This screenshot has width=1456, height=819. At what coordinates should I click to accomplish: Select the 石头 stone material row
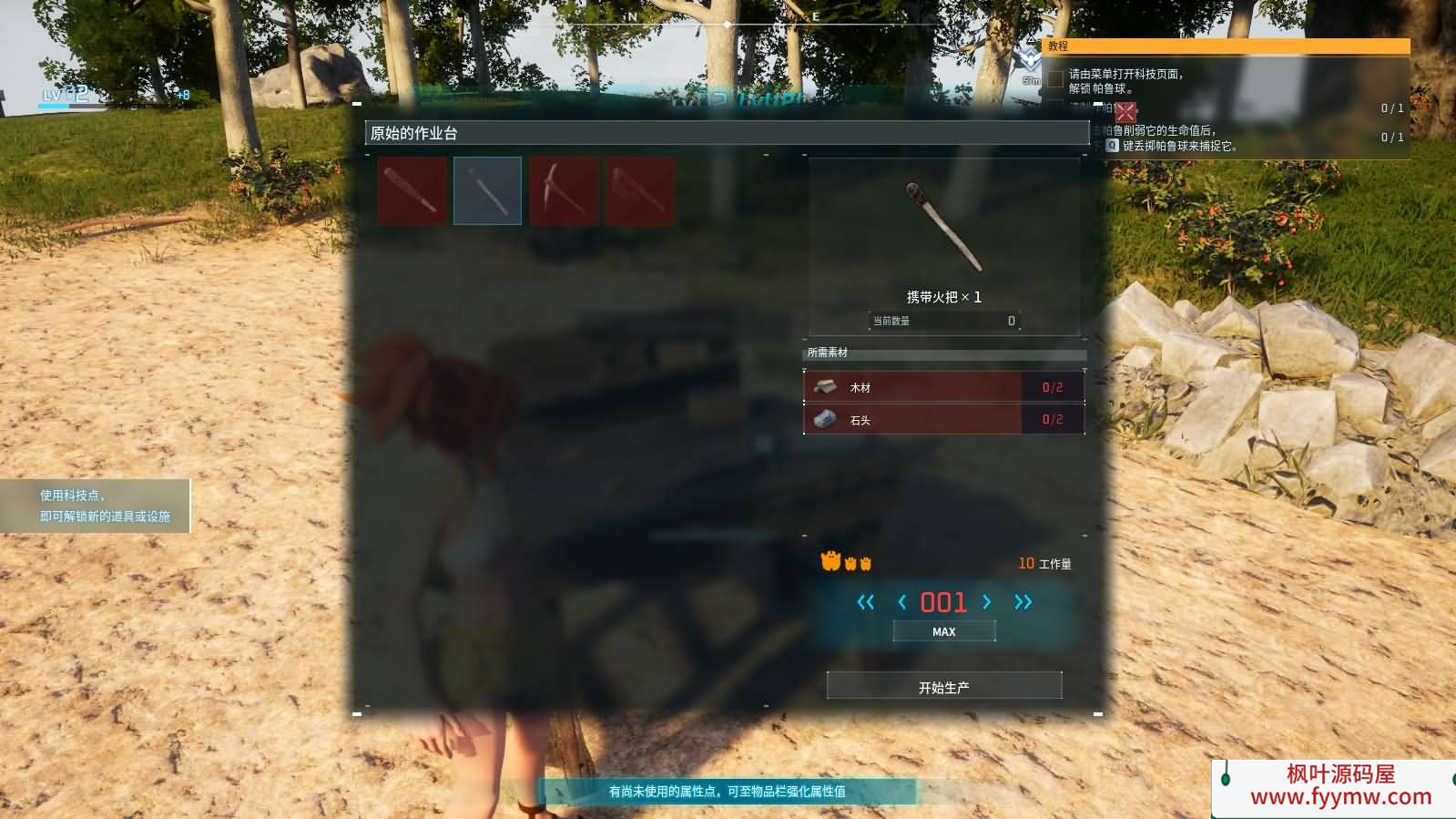coord(943,420)
